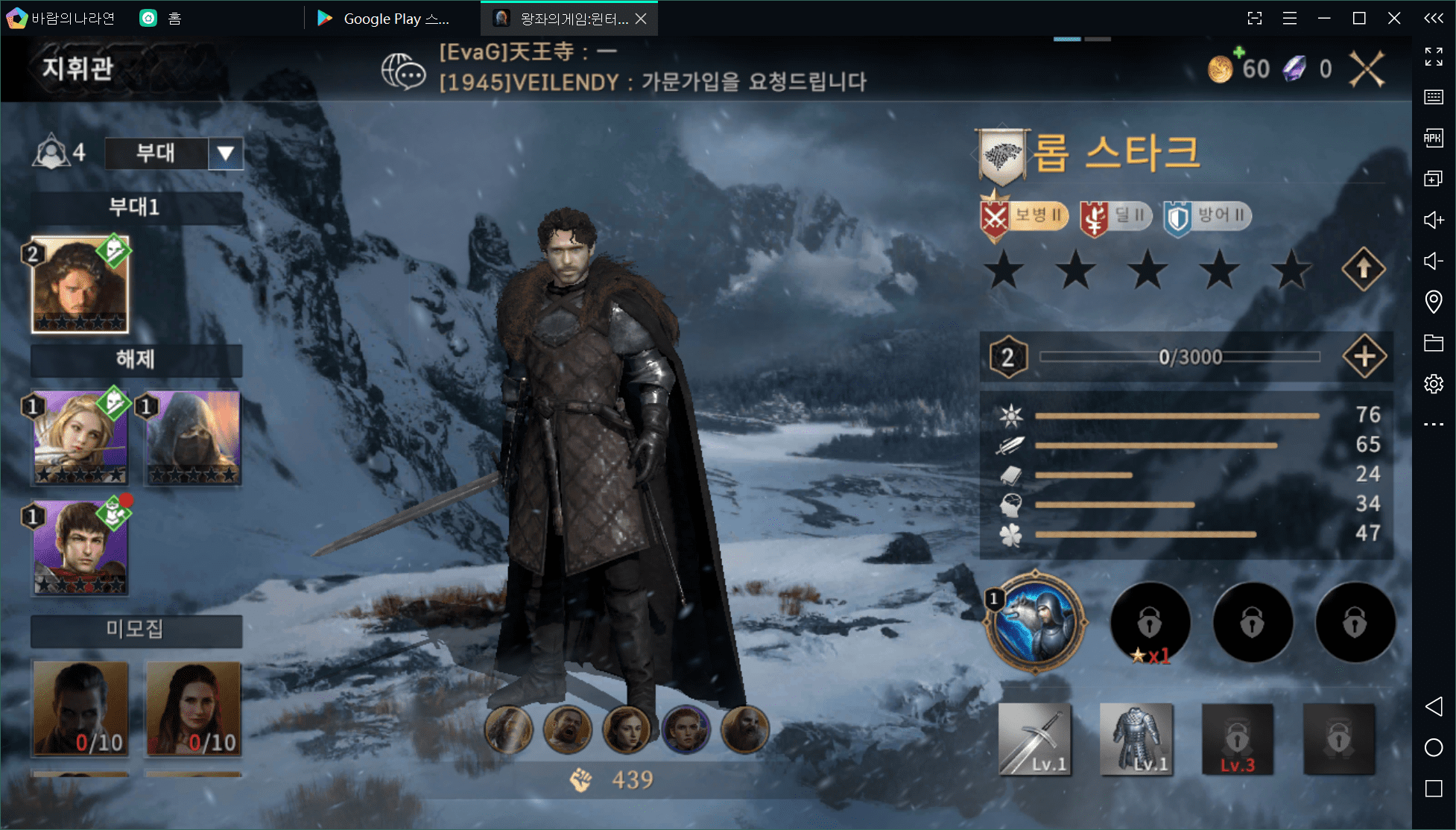Tap the plus button beside the 0/3000 bar
The image size is (1456, 830).
coord(1364,356)
